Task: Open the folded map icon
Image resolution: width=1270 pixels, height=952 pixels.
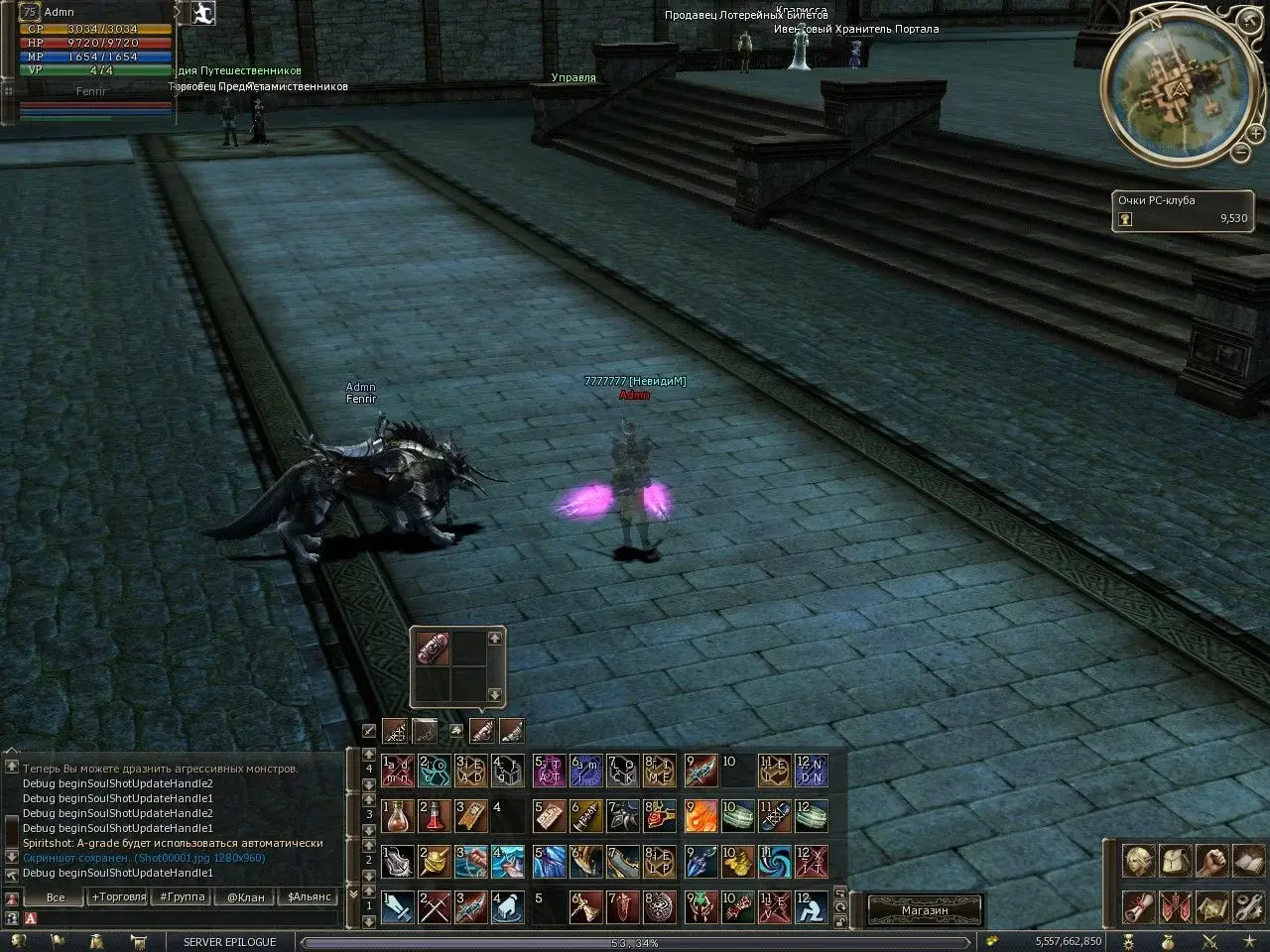Action: [1211, 907]
